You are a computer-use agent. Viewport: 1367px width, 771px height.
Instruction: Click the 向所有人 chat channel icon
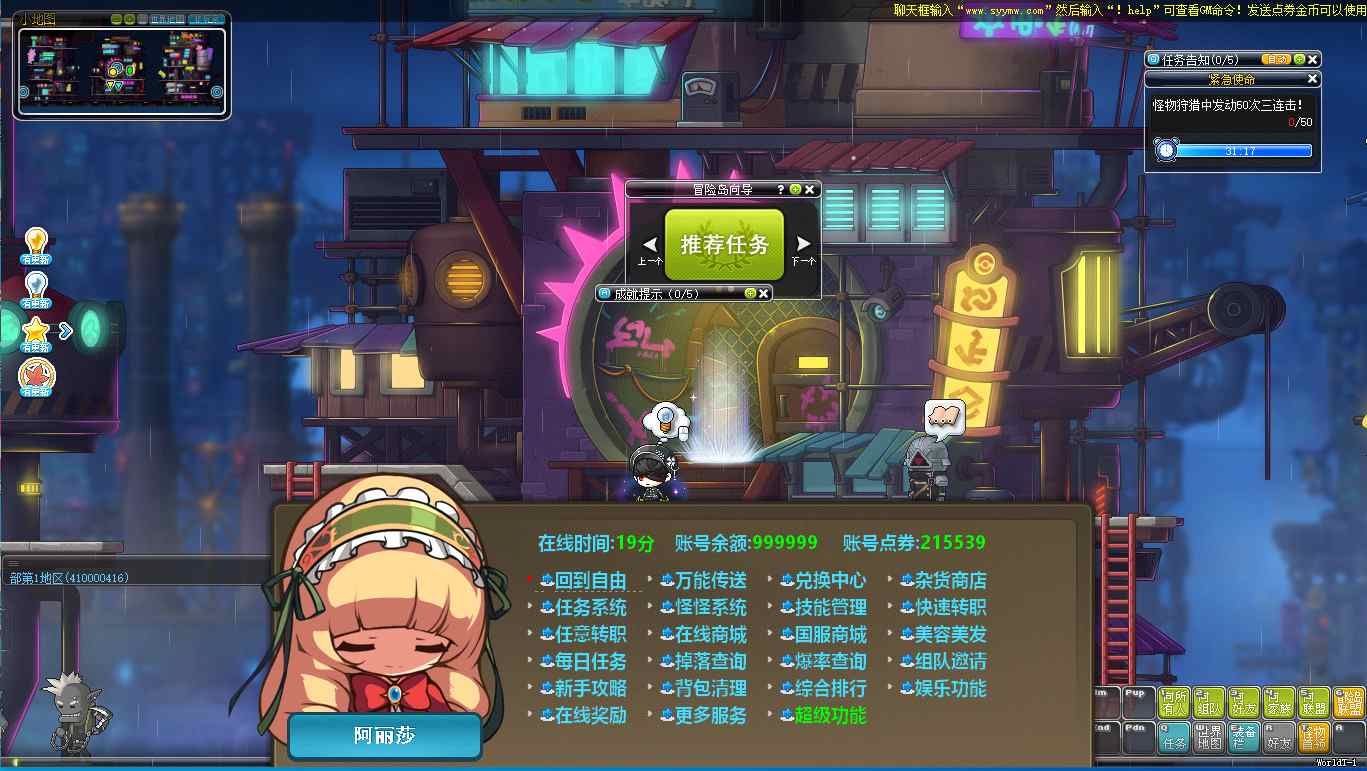[1173, 701]
